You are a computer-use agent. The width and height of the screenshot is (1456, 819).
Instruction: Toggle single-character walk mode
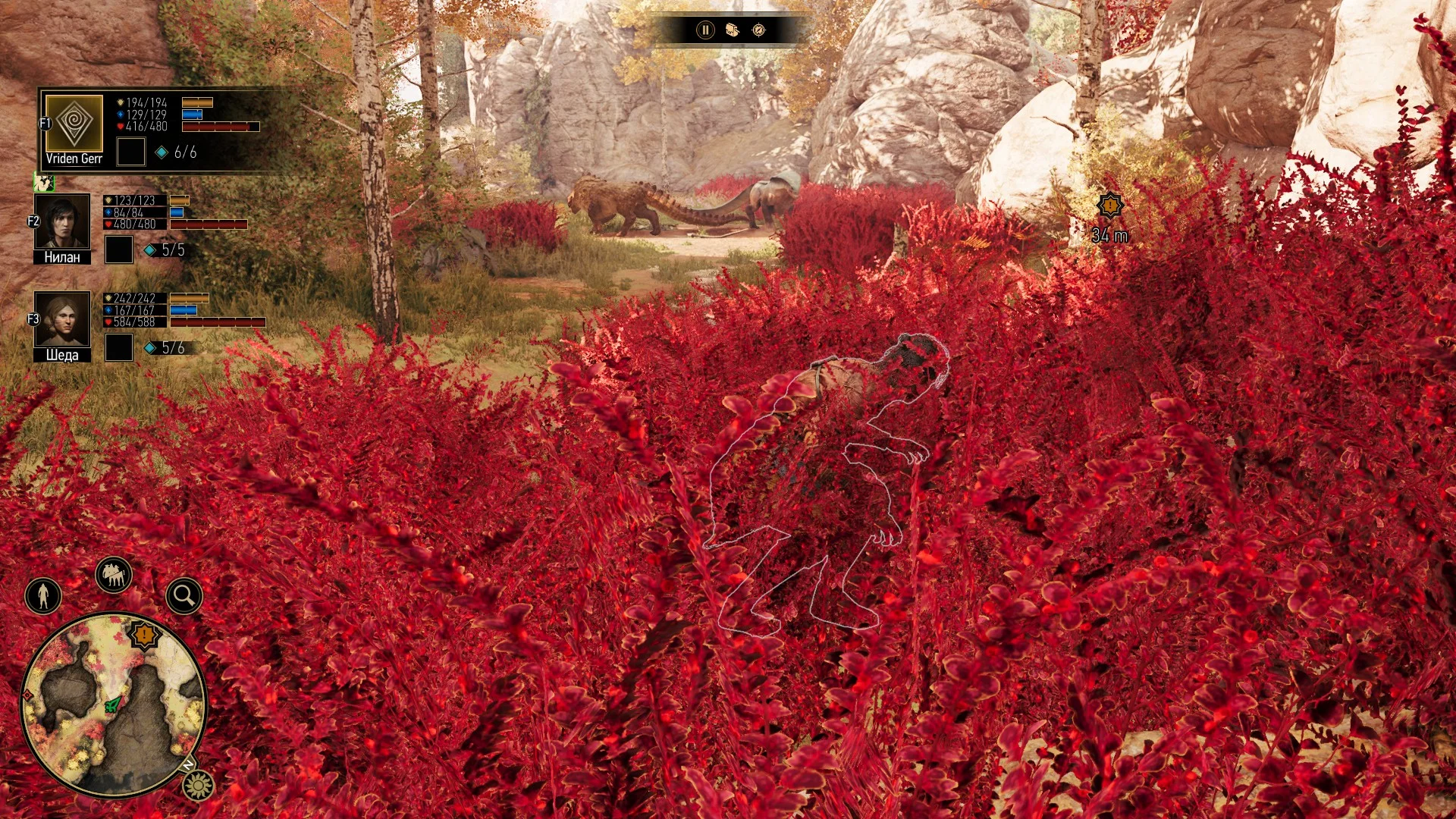[x=42, y=596]
